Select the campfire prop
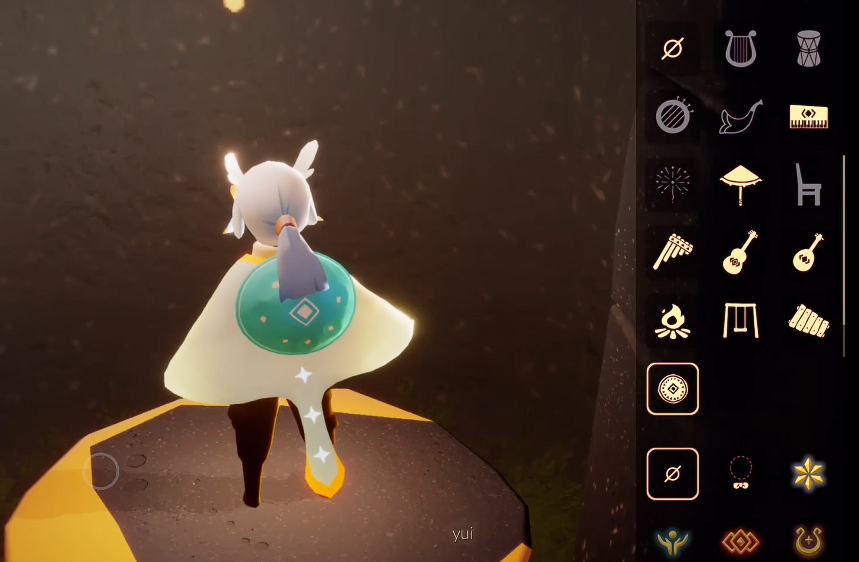Viewport: 859px width, 562px height. 673,320
